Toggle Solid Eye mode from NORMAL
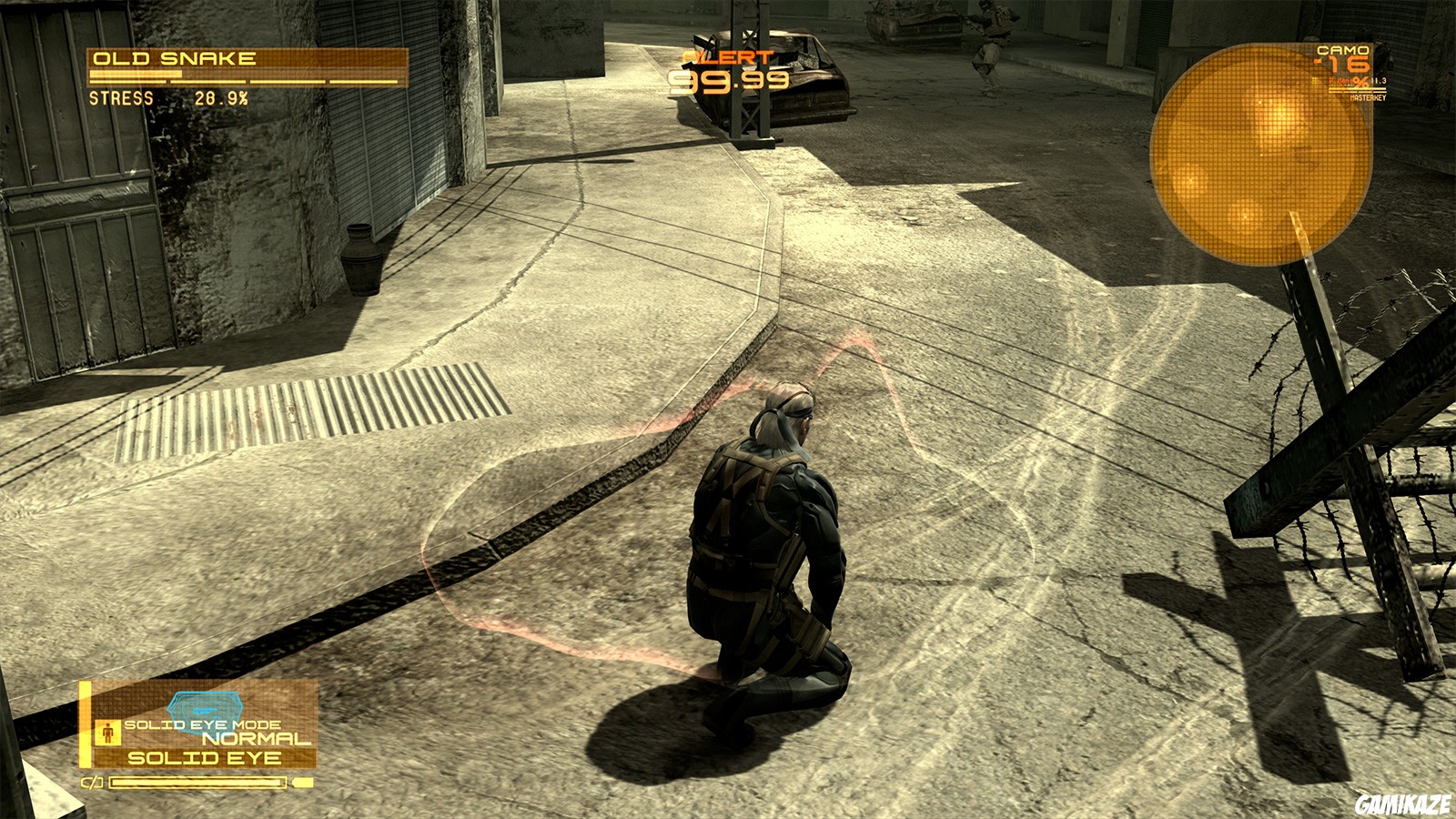The width and height of the screenshot is (1456, 819). point(241,737)
